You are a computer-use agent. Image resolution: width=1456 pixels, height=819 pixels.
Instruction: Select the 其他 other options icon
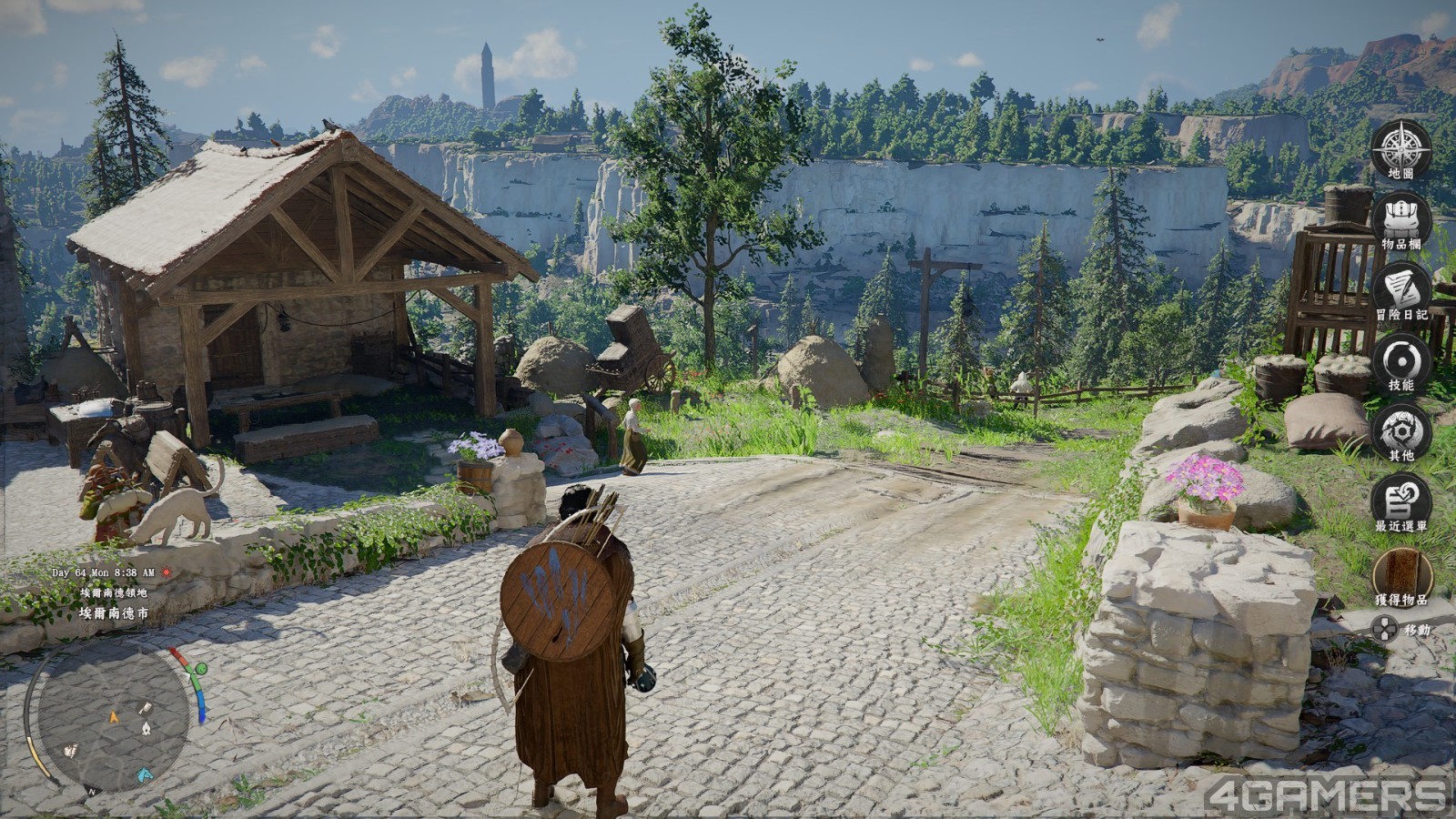pos(1401,429)
